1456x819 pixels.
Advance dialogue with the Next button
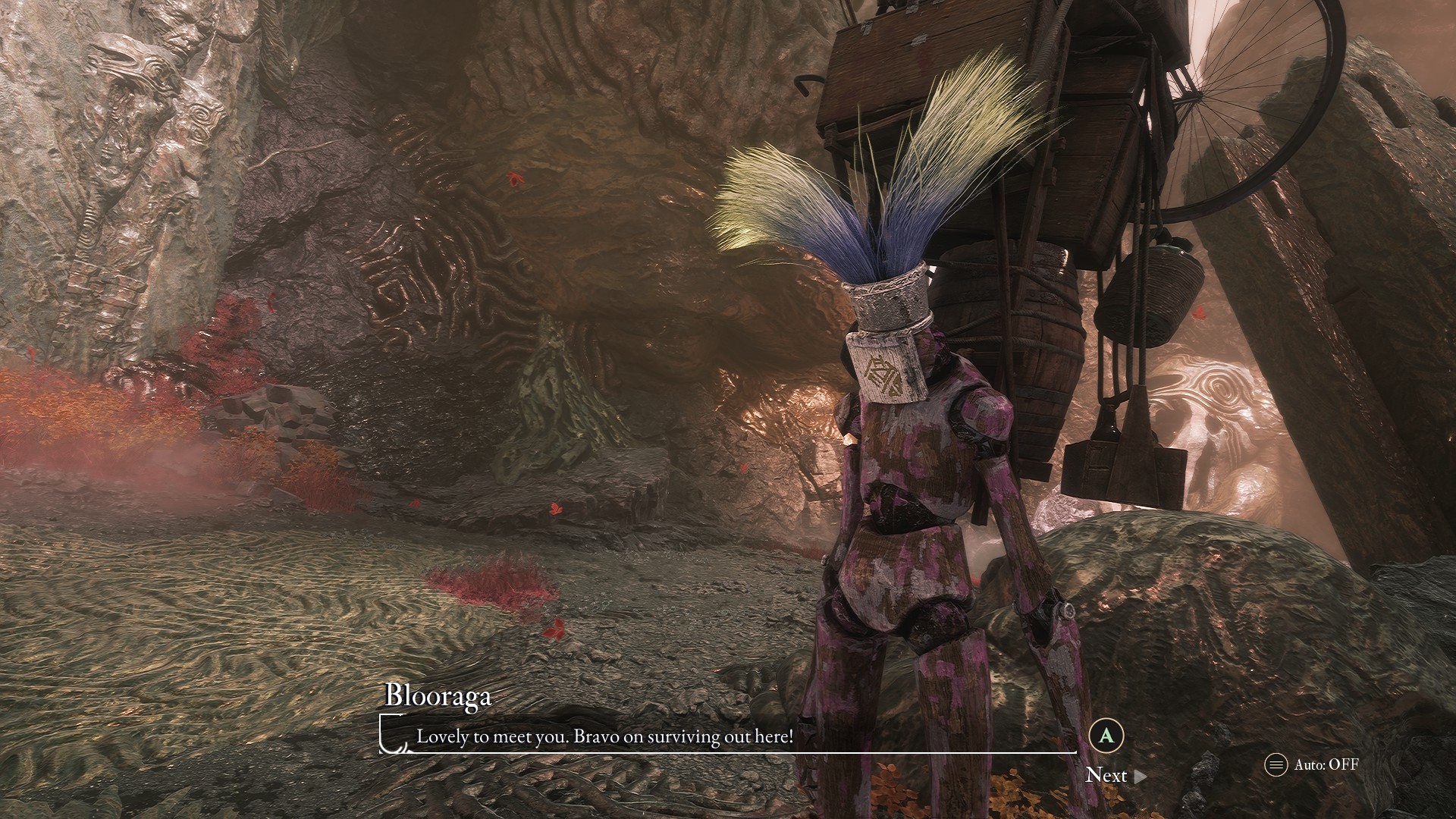[1115, 775]
